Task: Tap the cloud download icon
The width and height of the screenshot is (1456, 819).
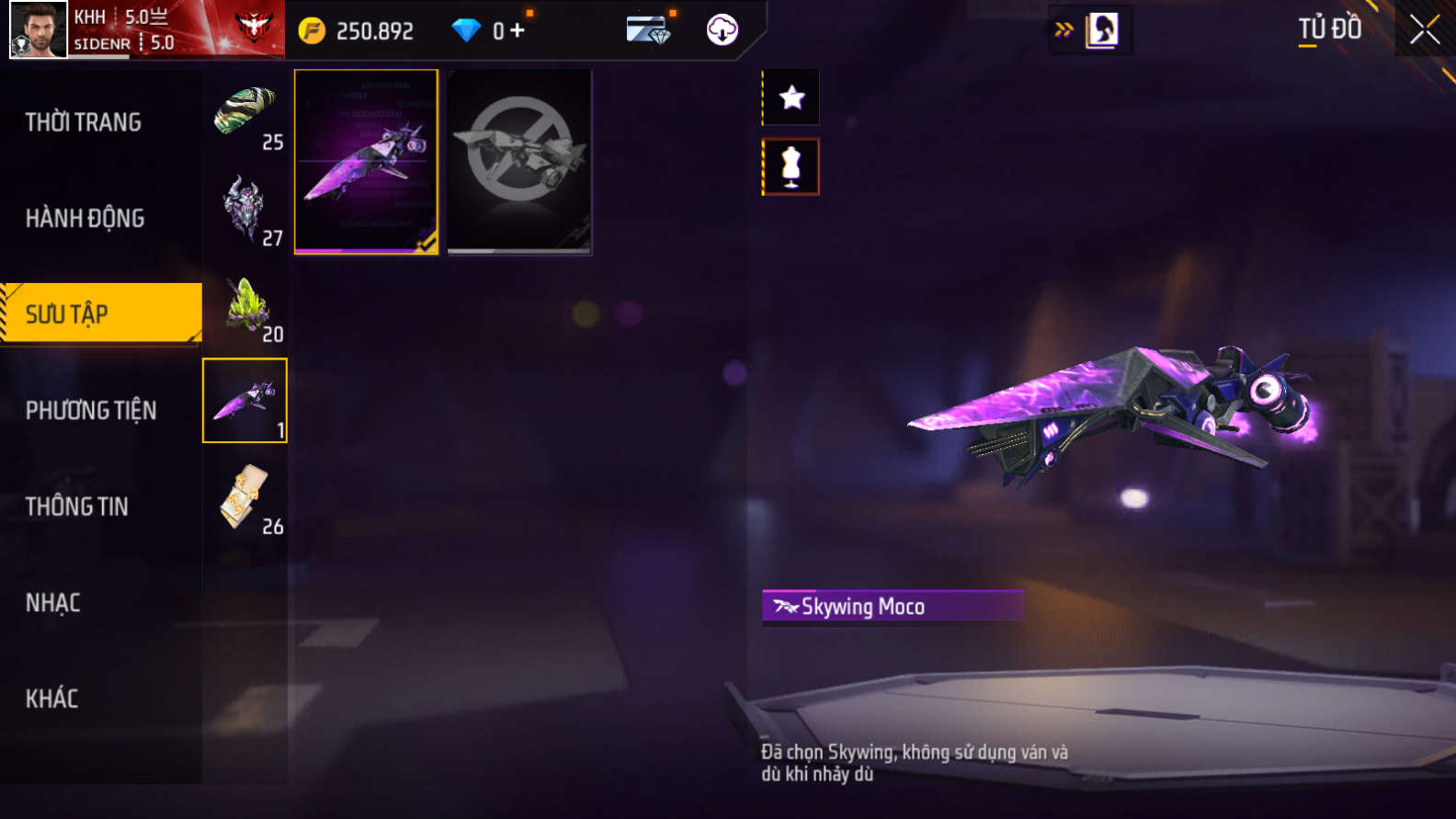Action: pyautogui.click(x=722, y=30)
